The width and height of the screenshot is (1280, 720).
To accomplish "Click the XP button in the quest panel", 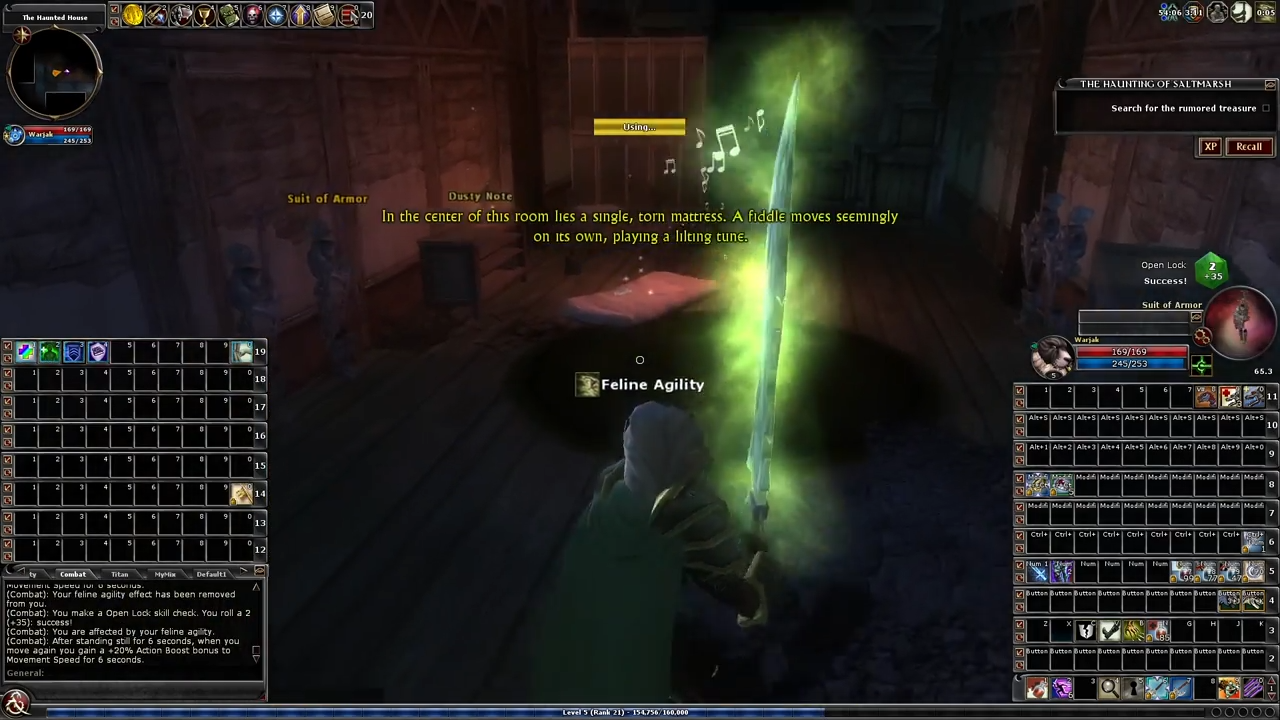I will click(x=1211, y=147).
